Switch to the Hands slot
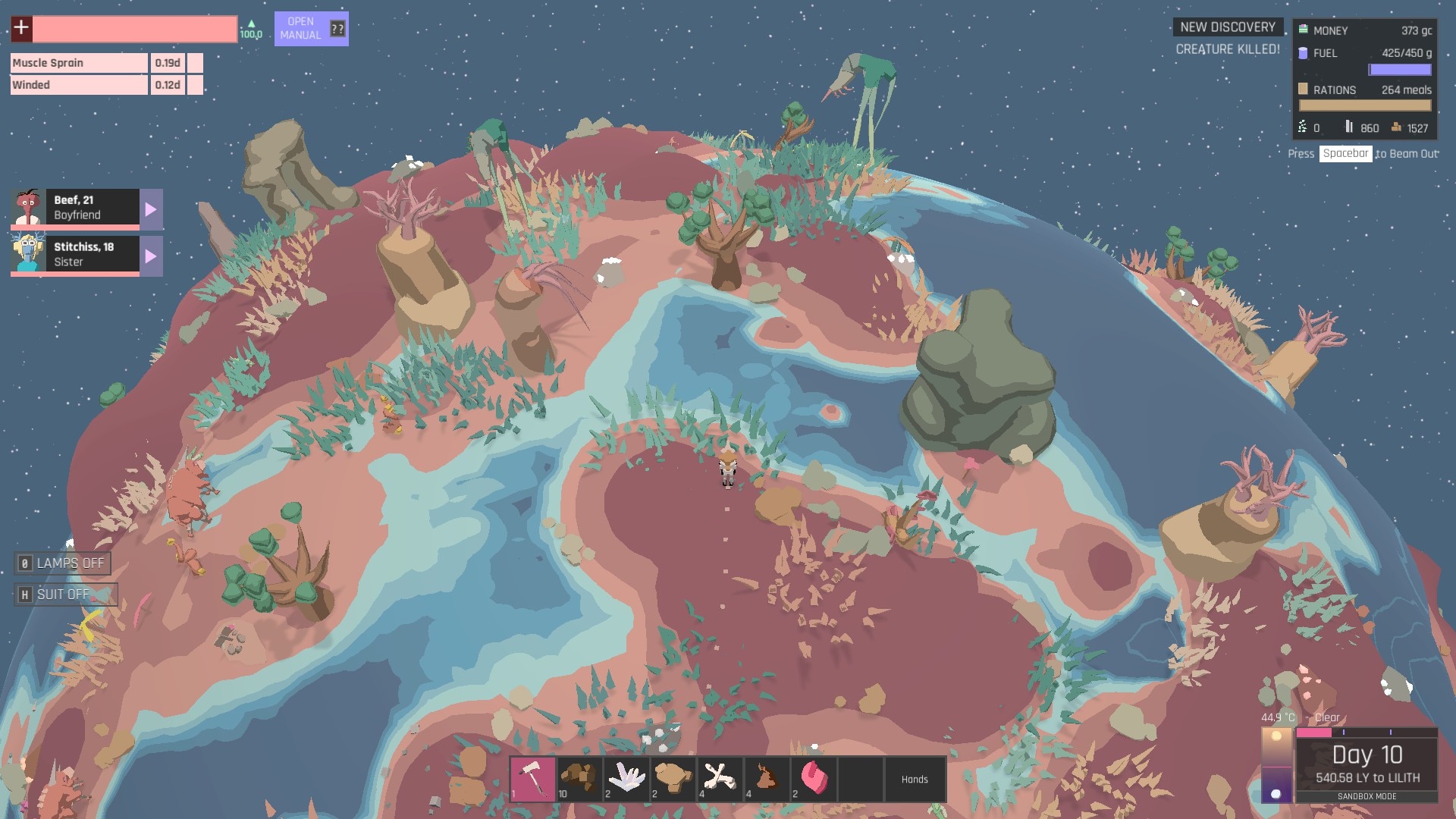This screenshot has width=1456, height=819. 915,779
